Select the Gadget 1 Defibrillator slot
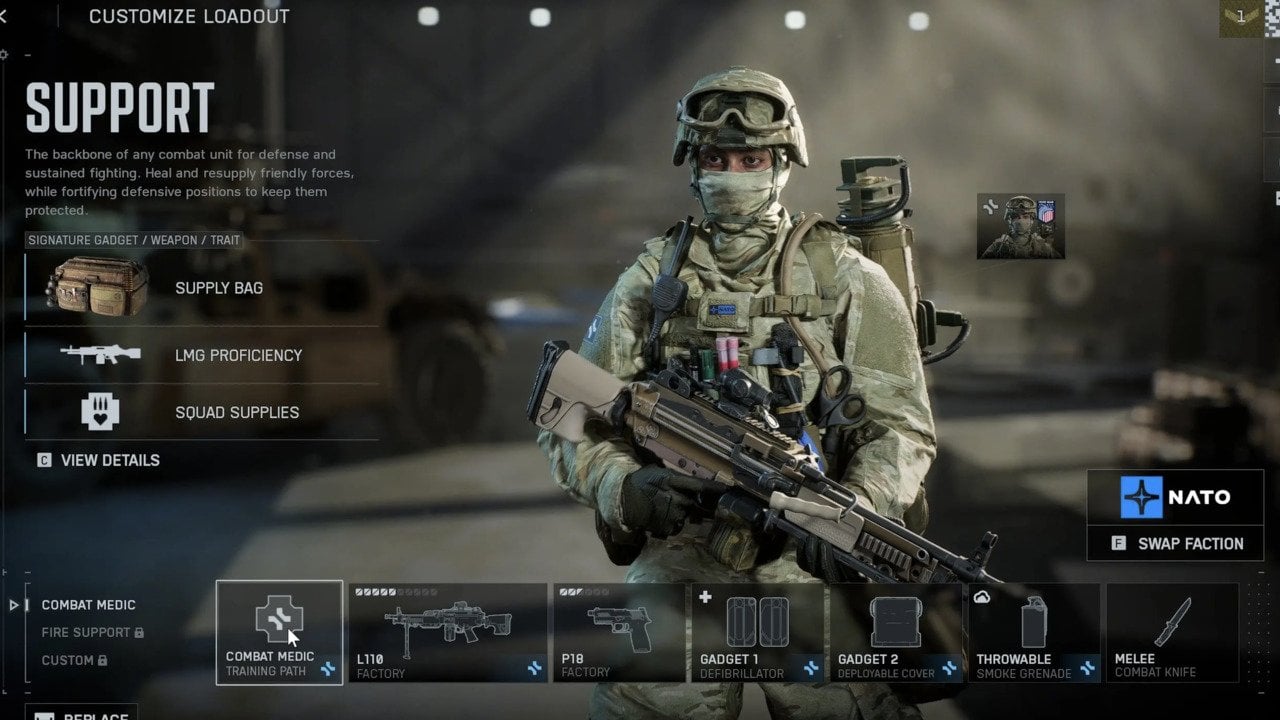The image size is (1280, 720). [757, 632]
